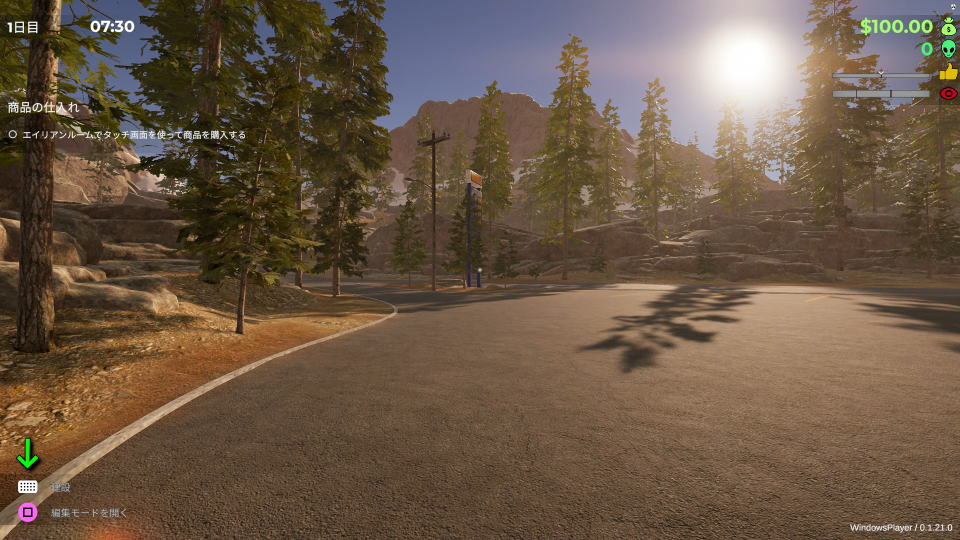
Task: Select the 商品の仕入れ objective tracker
Action: pos(43,107)
